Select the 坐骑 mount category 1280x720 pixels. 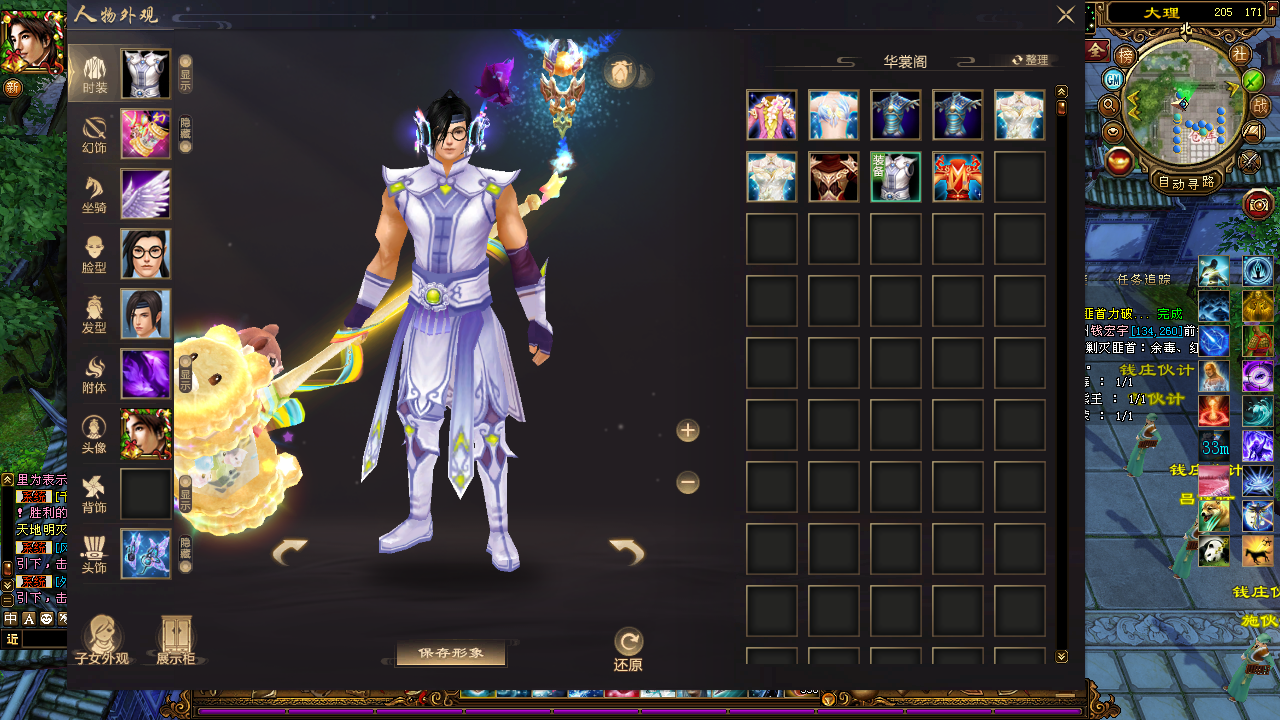click(95, 194)
